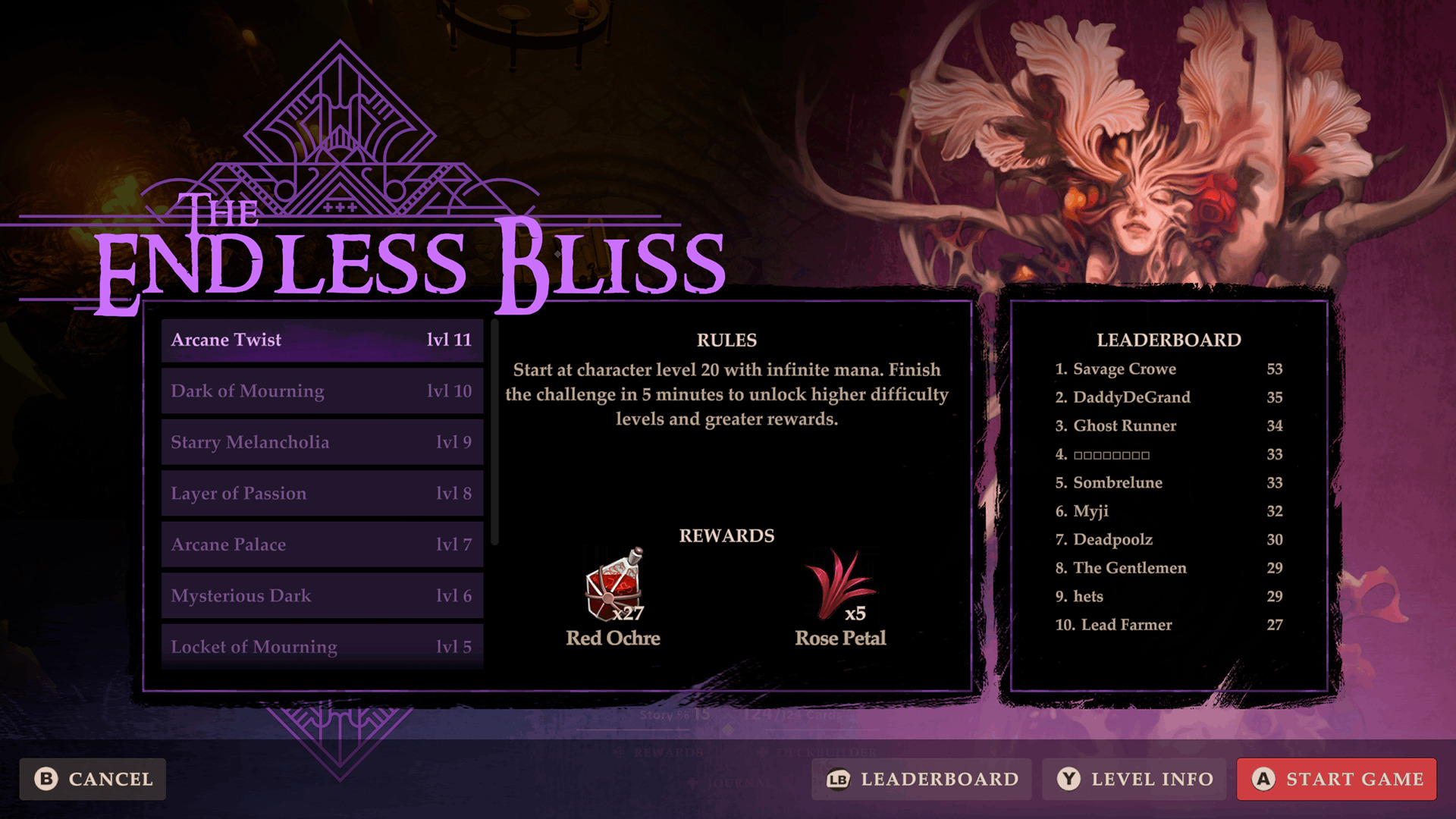The width and height of the screenshot is (1456, 819).
Task: Select the Arcane Twist lvl 11 challenge
Action: (322, 340)
